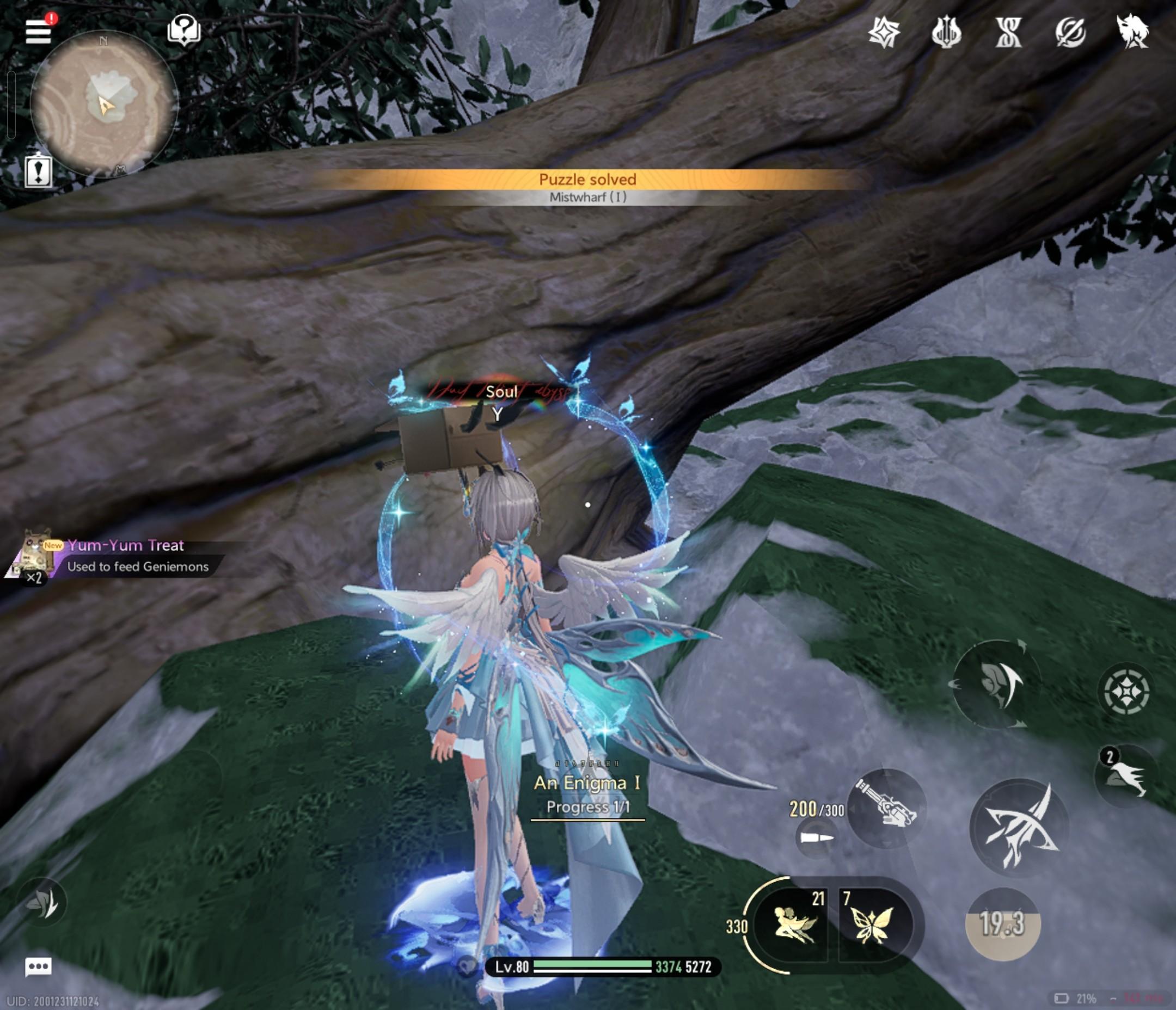Open the question-mark guide book

(x=184, y=29)
